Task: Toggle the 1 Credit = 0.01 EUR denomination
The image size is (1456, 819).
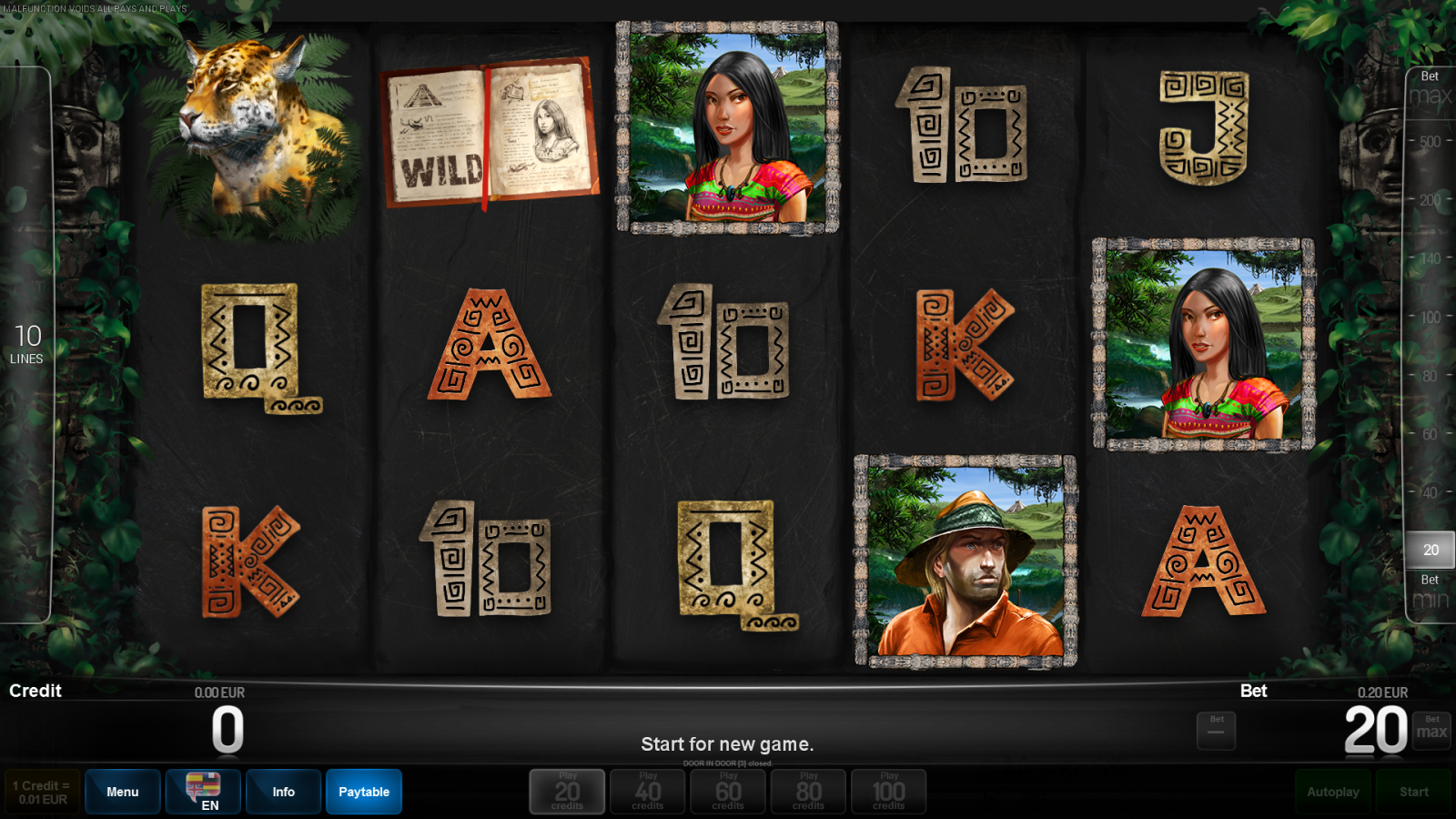Action: pyautogui.click(x=42, y=792)
